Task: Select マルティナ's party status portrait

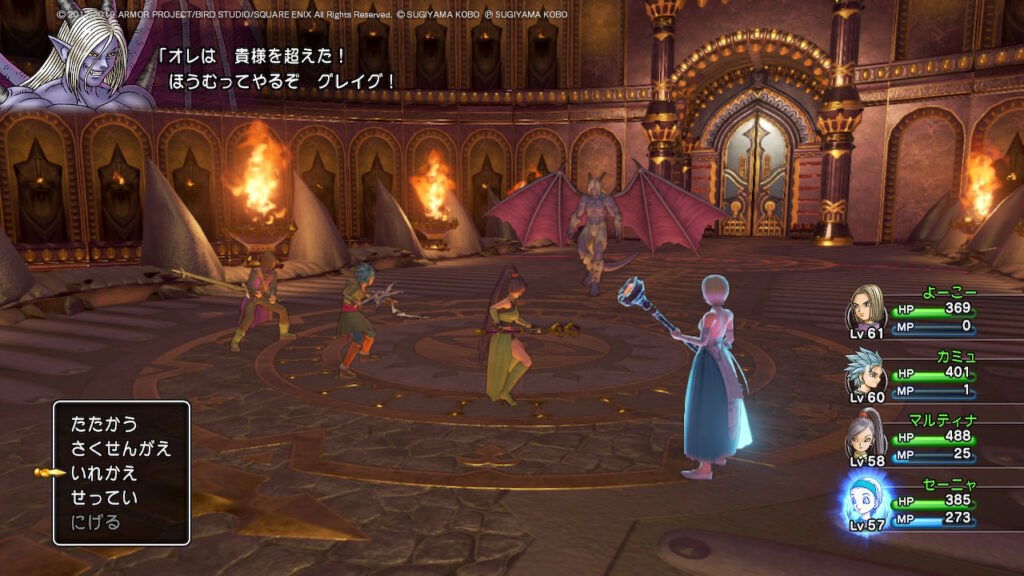Action: 864,437
